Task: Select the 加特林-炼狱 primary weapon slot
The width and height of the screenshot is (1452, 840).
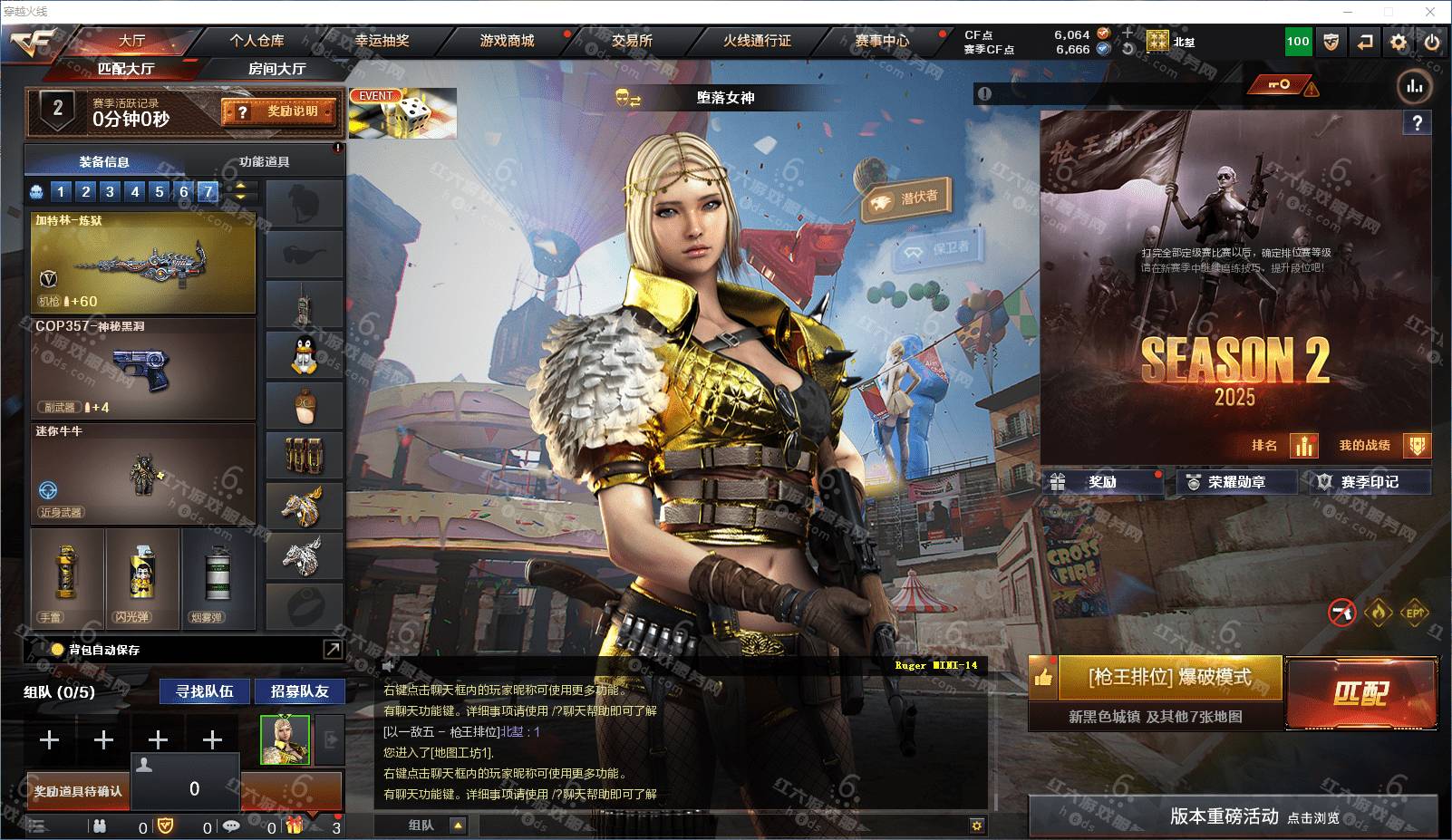Action: click(143, 263)
